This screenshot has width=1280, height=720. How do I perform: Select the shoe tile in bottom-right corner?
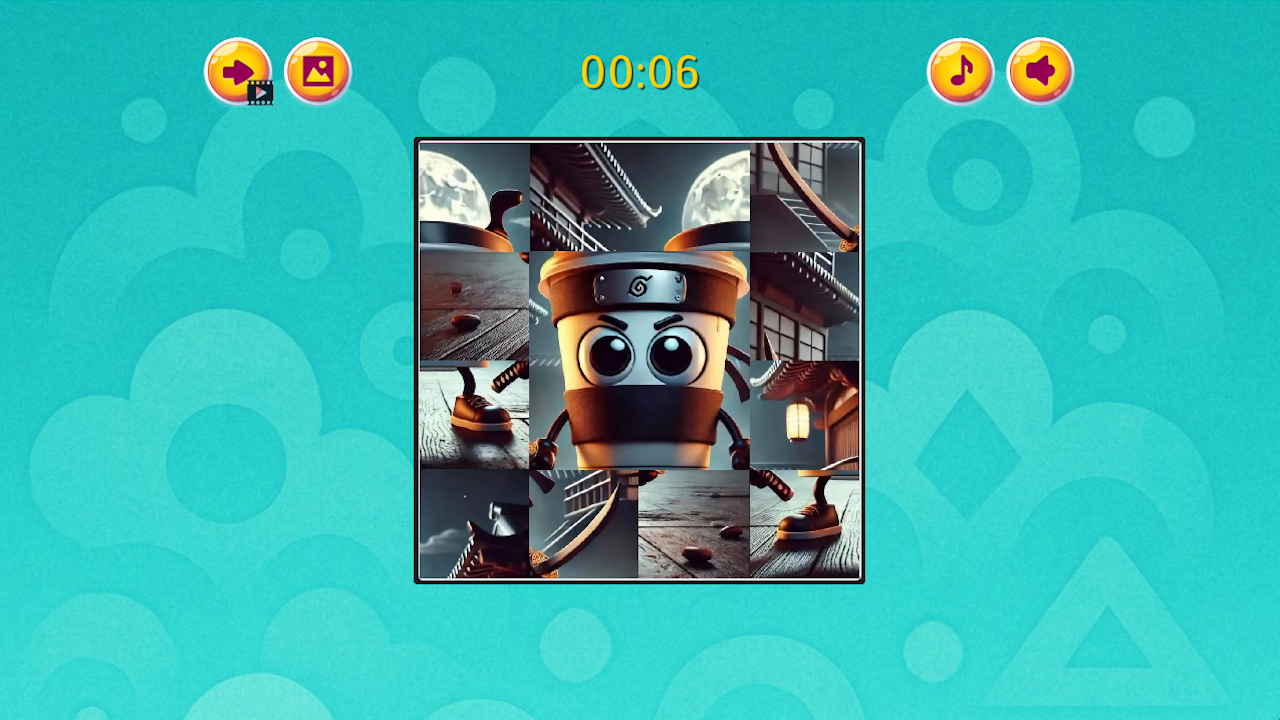(805, 523)
